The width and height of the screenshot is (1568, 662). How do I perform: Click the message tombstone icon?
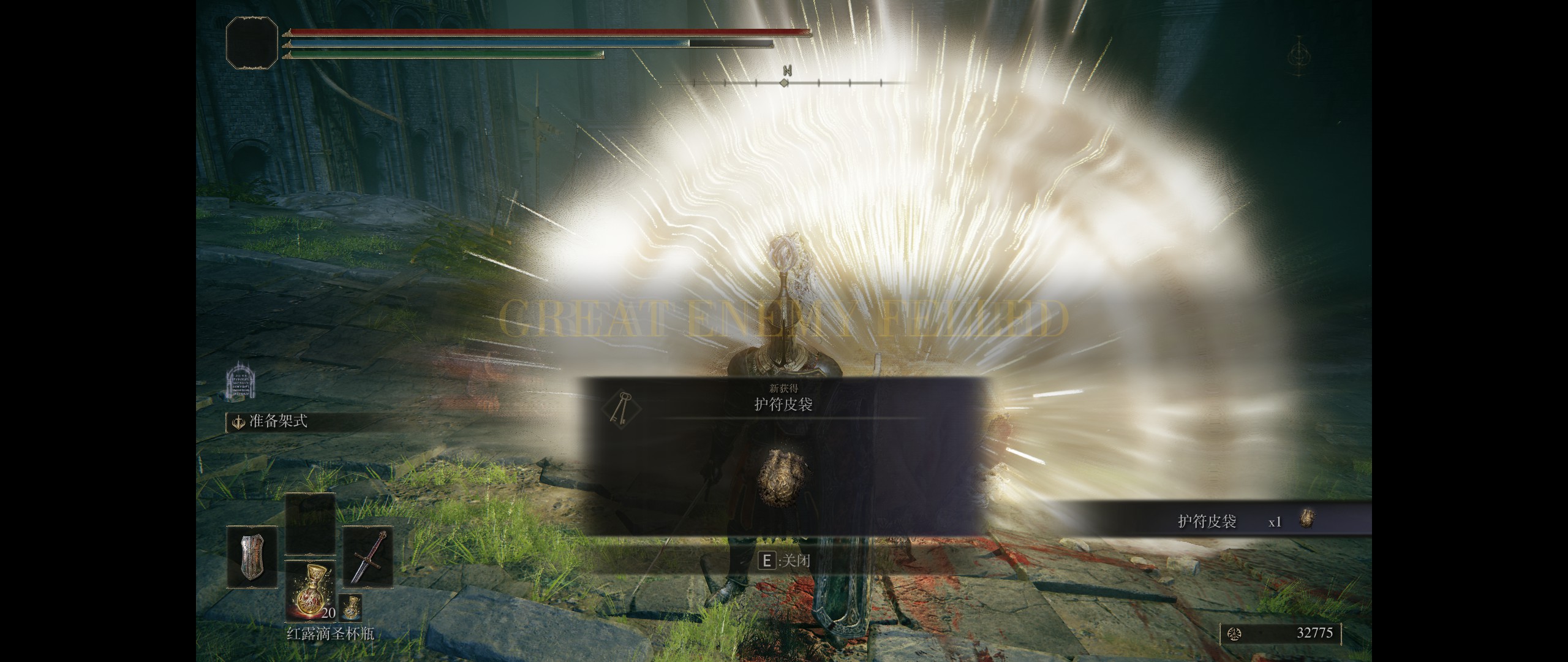point(239,380)
